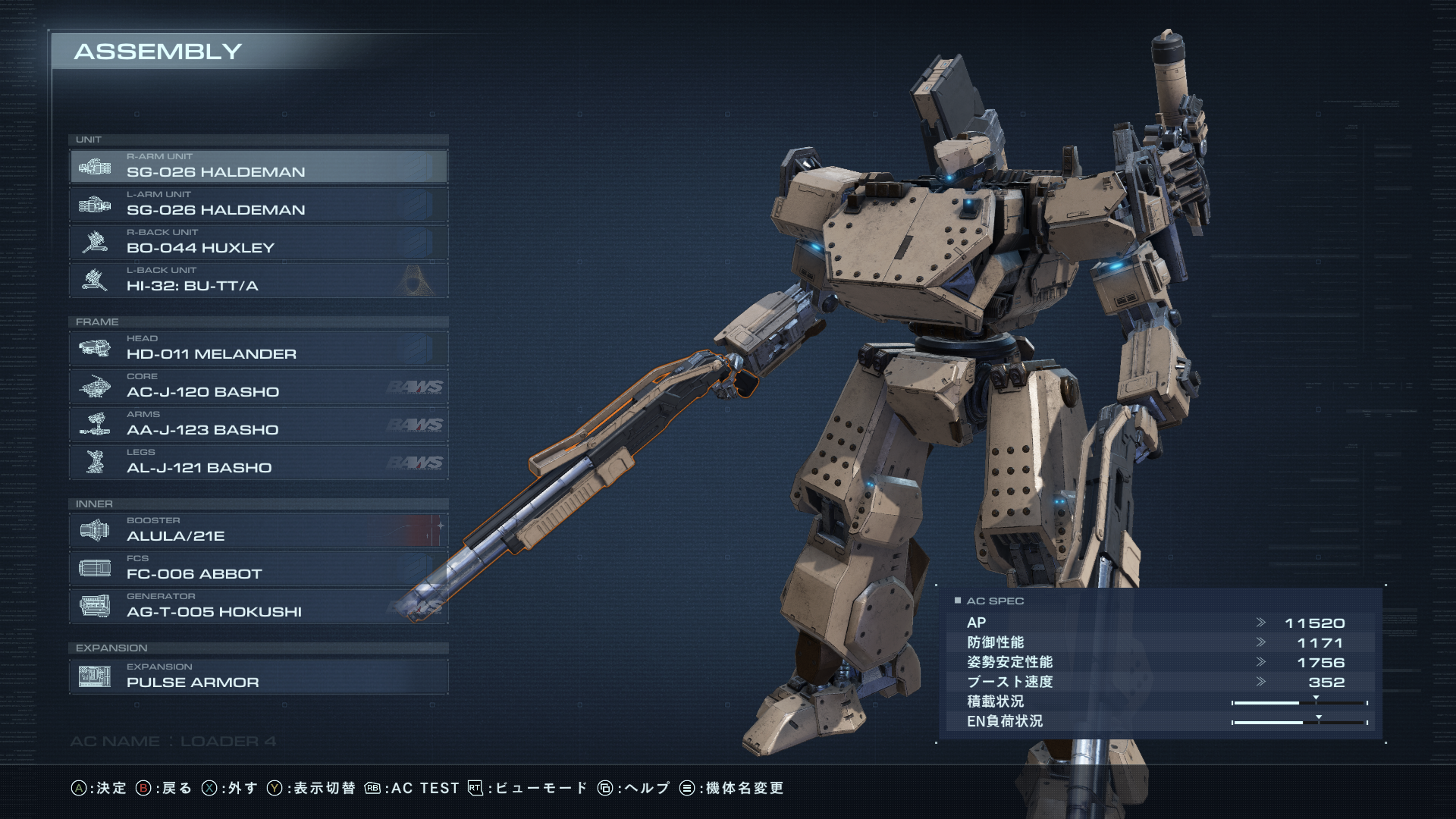1456x819 pixels.
Task: Select the AA-J-123 BASHO arms slot
Action: pos(258,424)
